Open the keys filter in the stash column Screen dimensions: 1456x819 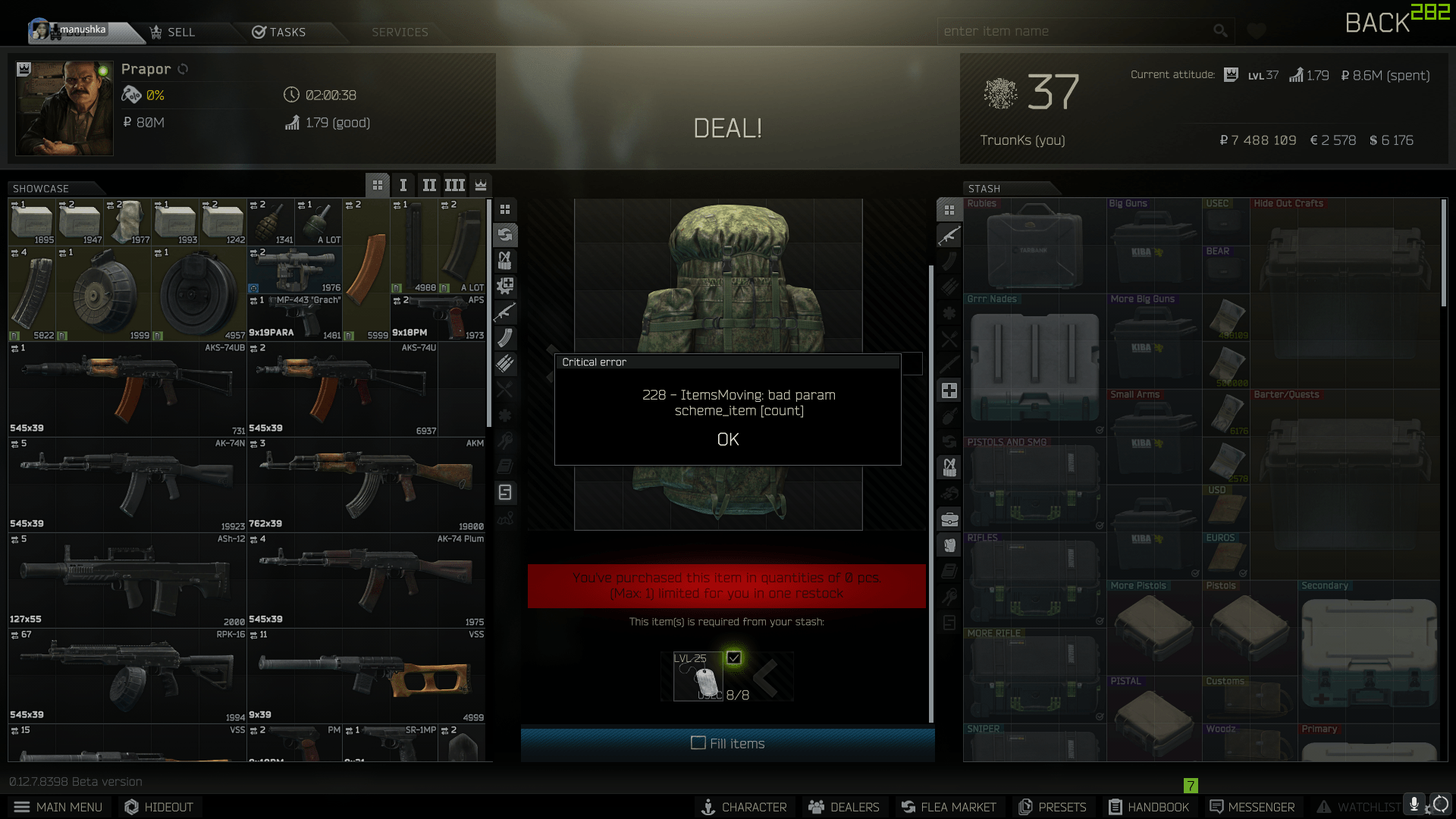click(949, 597)
